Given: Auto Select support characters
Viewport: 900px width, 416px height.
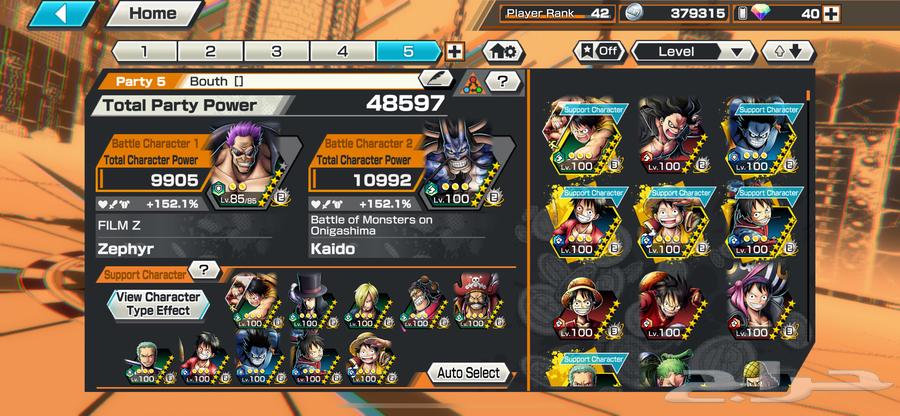Looking at the screenshot, I should tap(468, 373).
